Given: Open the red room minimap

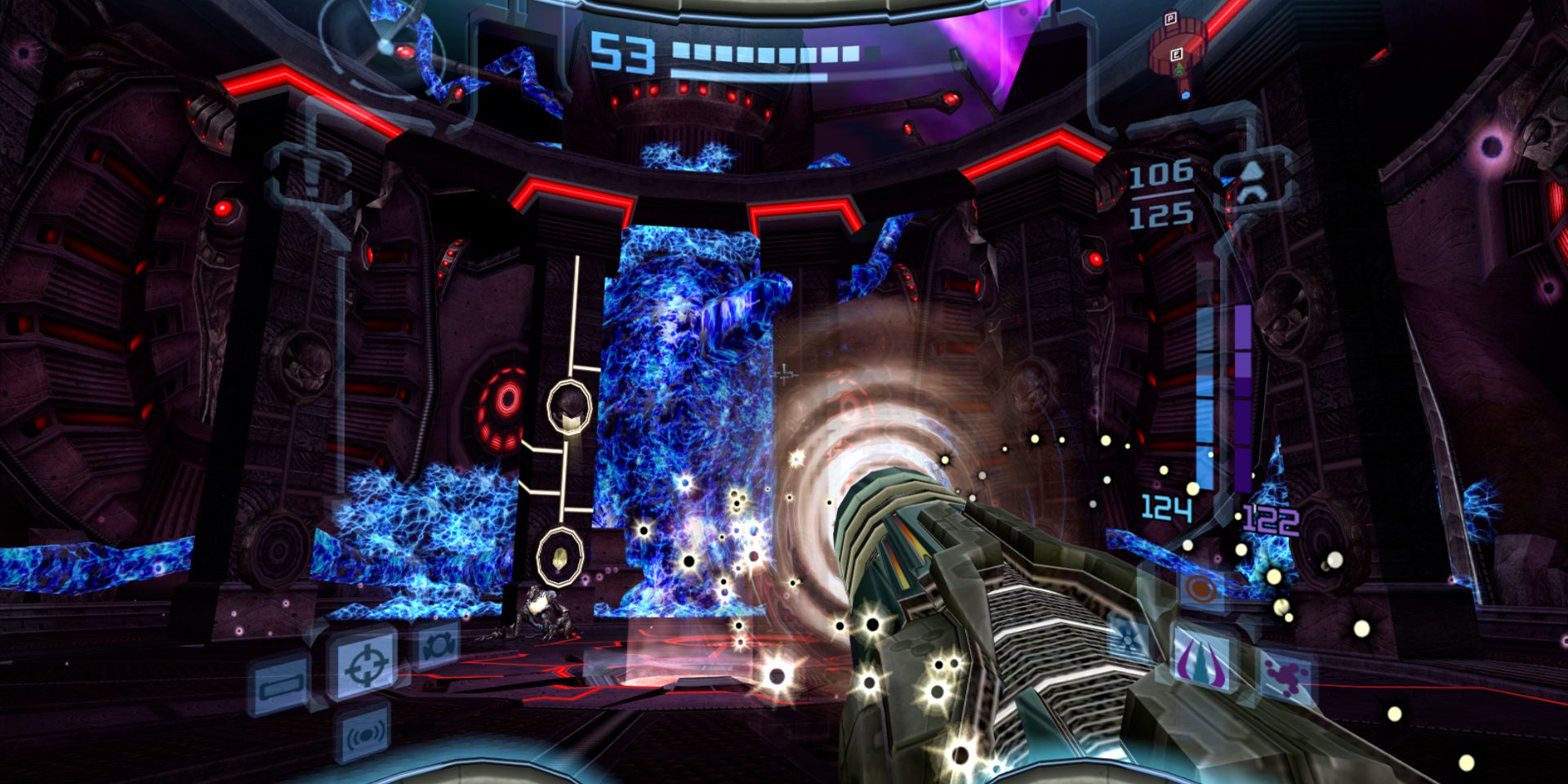Looking at the screenshot, I should point(1178,51).
